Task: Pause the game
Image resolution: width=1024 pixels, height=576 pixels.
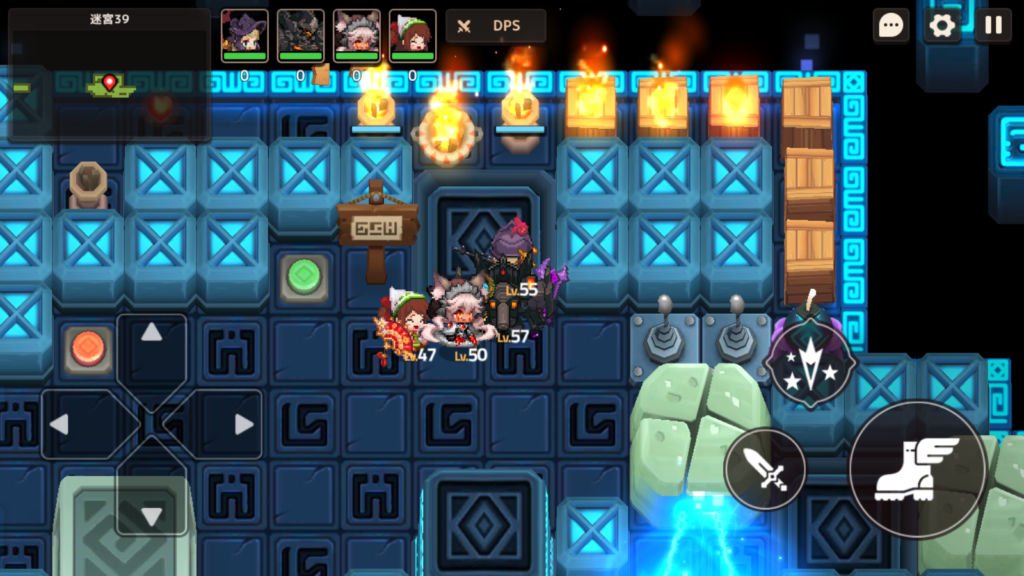Action: coord(993,26)
